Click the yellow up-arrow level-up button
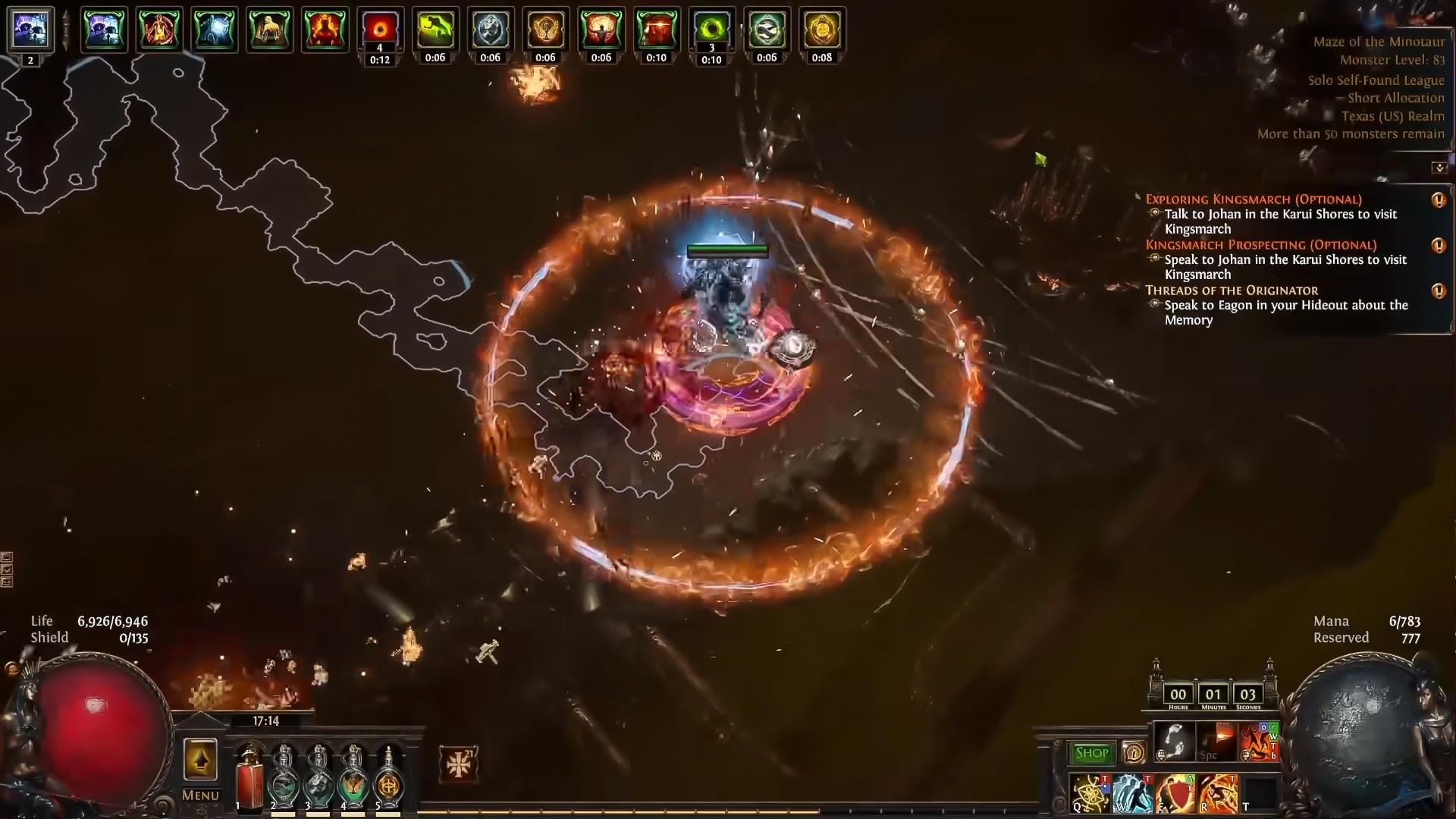Image resolution: width=1456 pixels, height=819 pixels. [200, 760]
